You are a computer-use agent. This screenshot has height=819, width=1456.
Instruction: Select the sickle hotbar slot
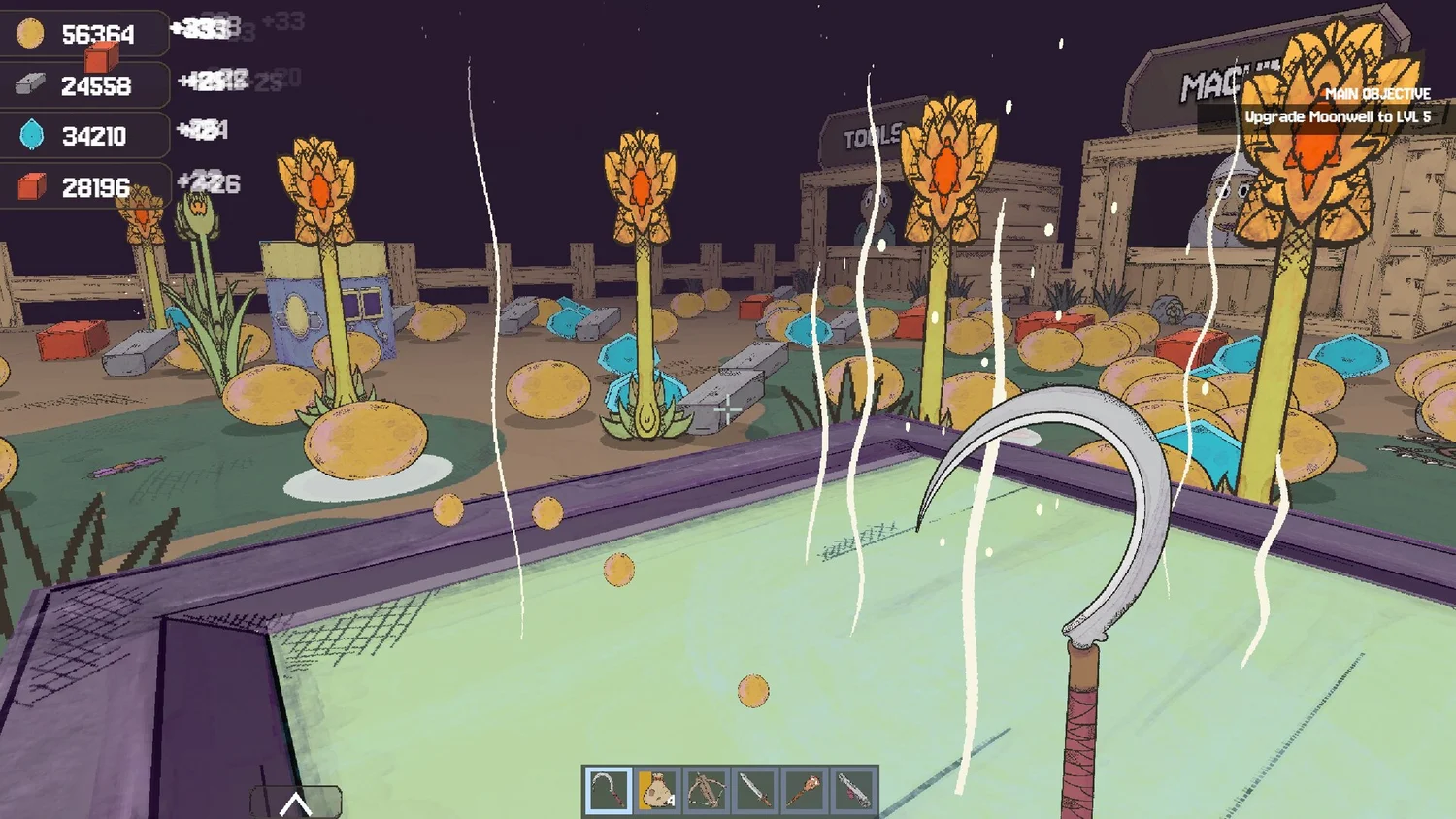click(x=608, y=790)
